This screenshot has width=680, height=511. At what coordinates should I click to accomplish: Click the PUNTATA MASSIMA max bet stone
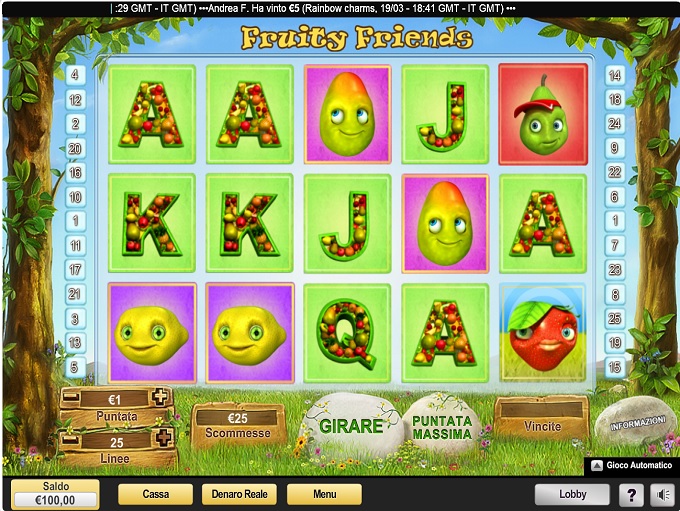pyautogui.click(x=441, y=428)
